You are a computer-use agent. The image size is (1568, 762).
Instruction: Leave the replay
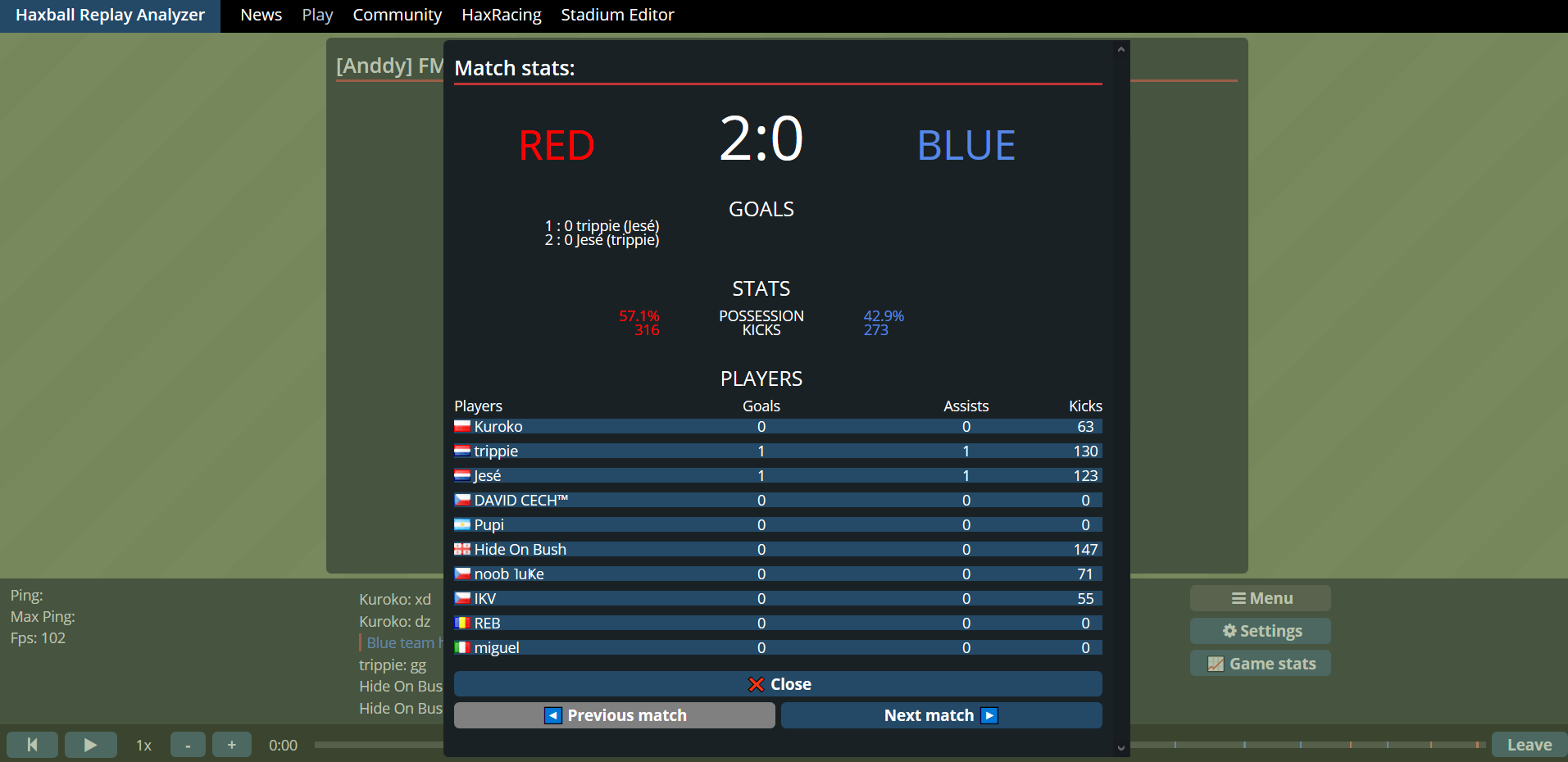tap(1529, 745)
